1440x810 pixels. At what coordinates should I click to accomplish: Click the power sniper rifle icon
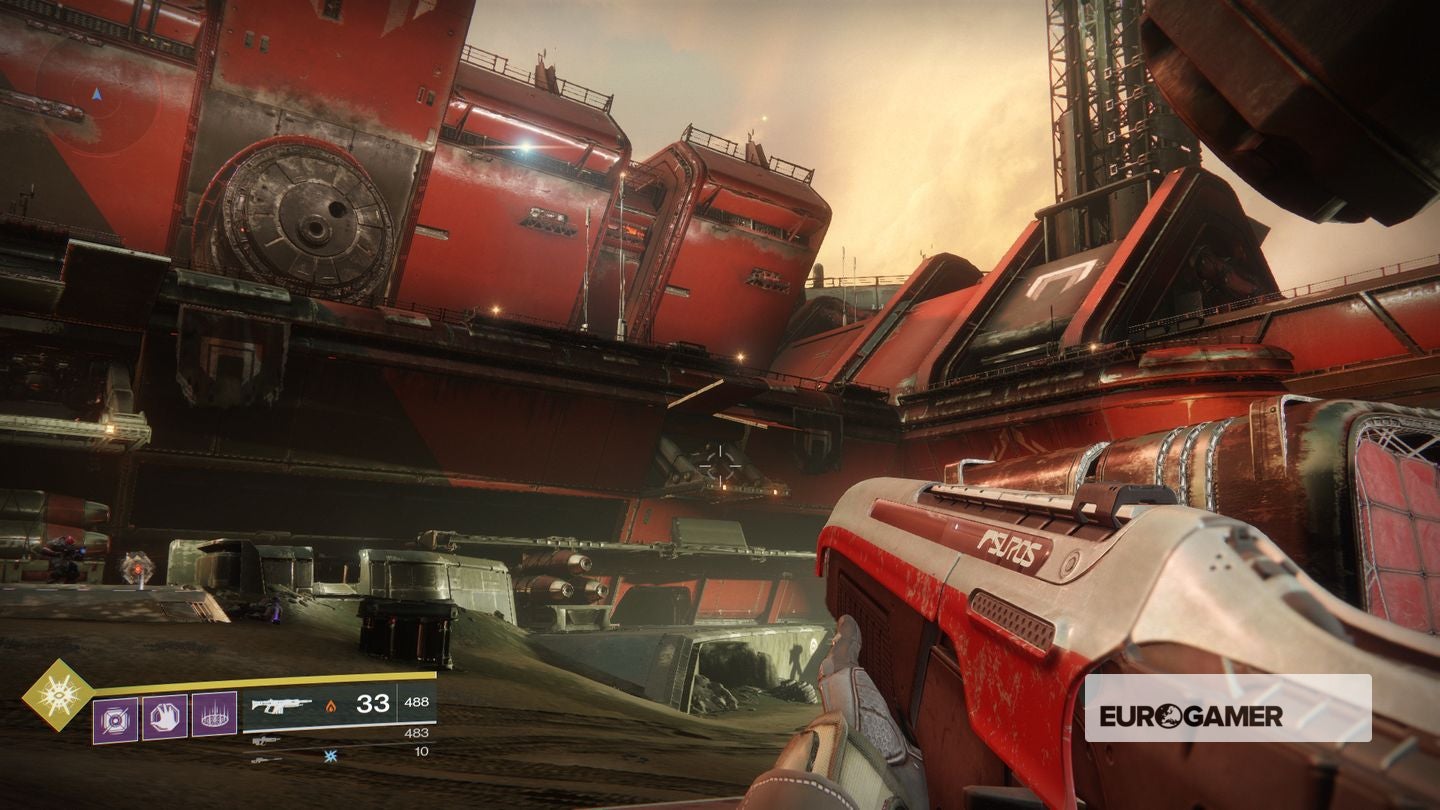pyautogui.click(x=263, y=760)
